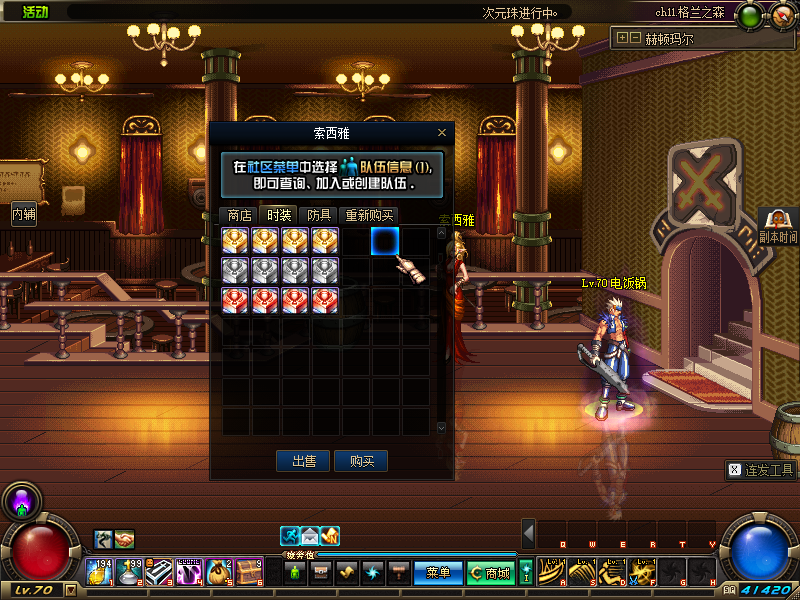
Task: Select the 防具 tab
Action: click(320, 215)
